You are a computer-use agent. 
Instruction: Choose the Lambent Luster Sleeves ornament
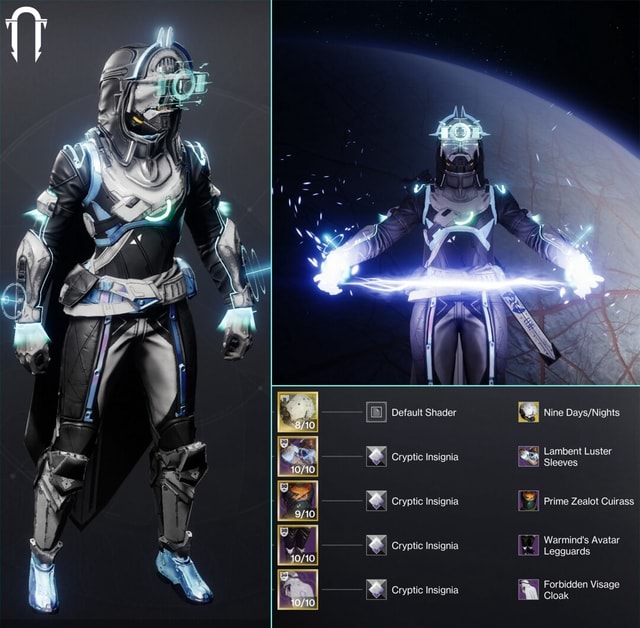coord(528,456)
